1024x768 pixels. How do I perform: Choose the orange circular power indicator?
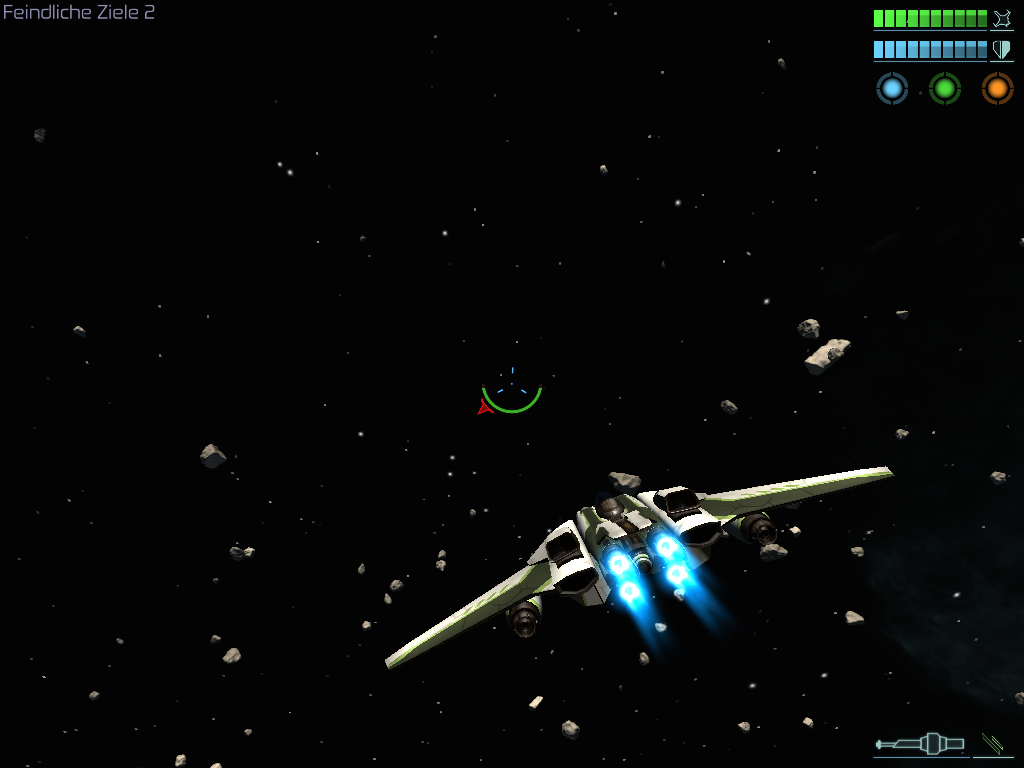[x=997, y=89]
